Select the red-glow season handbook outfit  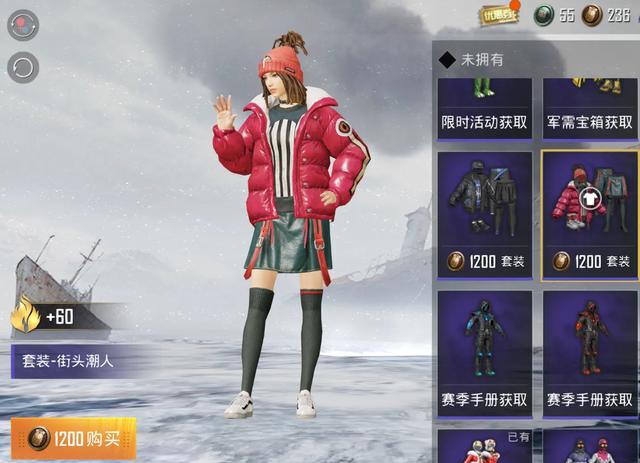(x=590, y=352)
